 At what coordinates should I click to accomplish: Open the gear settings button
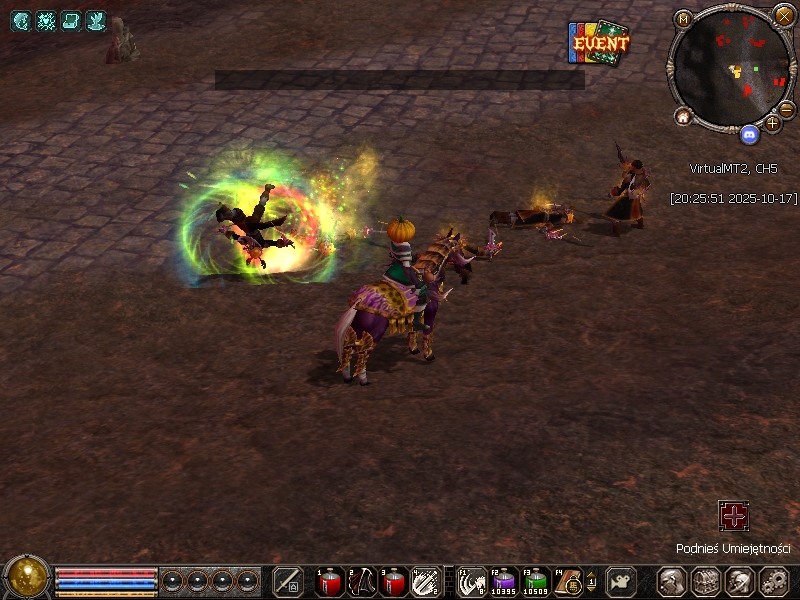pos(773,581)
